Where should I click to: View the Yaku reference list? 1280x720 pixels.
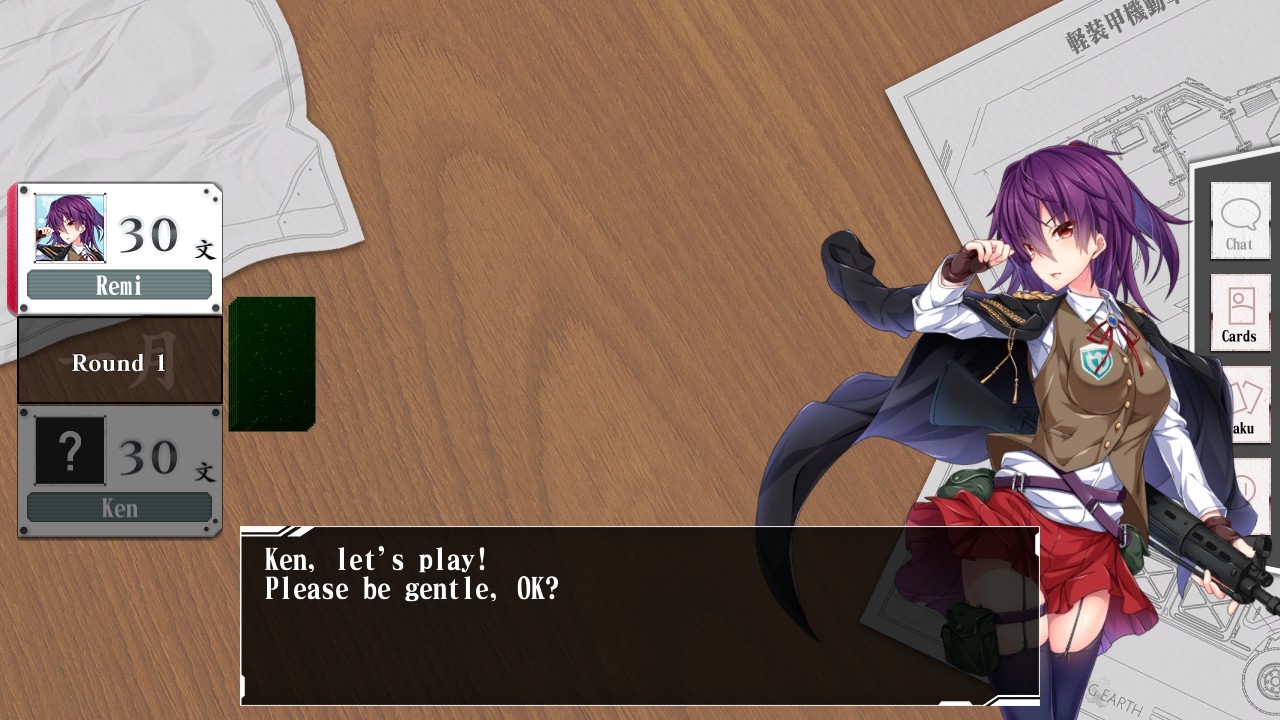pos(1245,405)
